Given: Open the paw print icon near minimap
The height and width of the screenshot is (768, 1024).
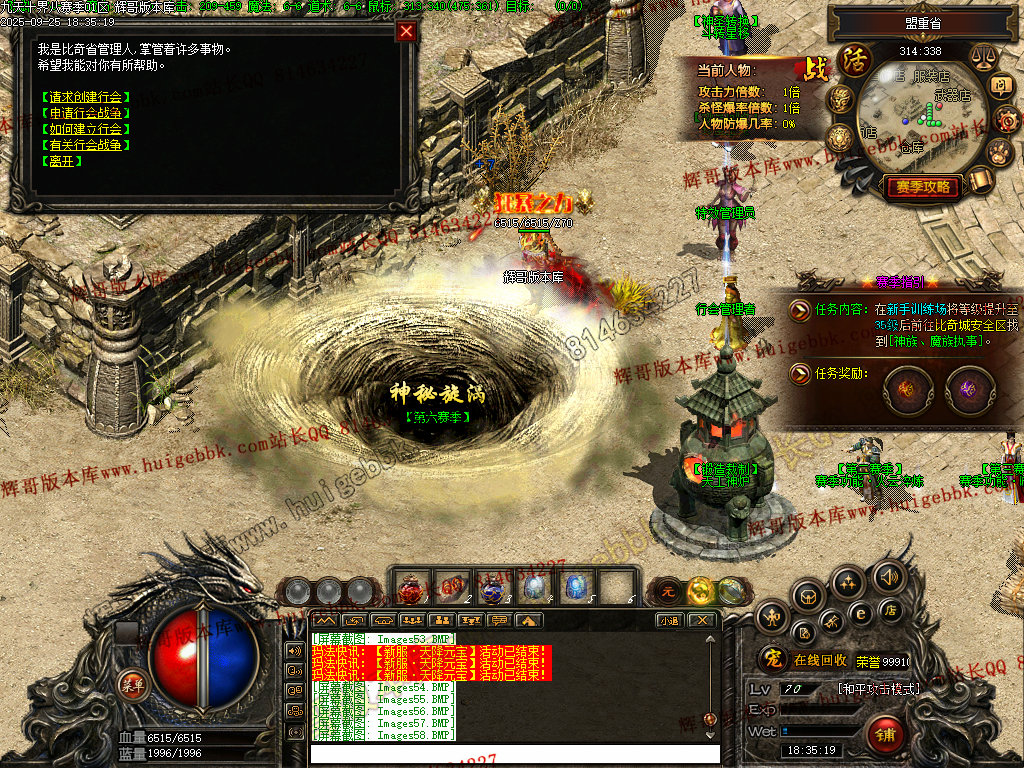Looking at the screenshot, I should [x=1000, y=150].
